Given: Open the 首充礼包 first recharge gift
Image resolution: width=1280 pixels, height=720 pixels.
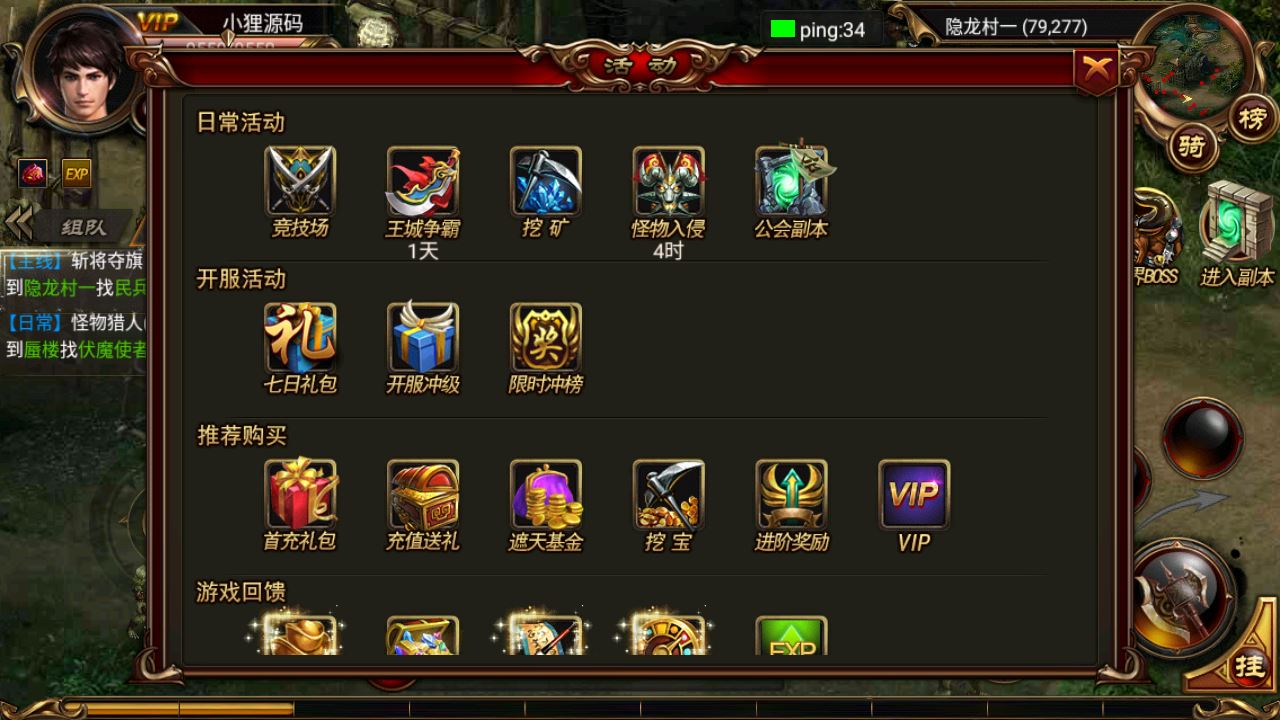Looking at the screenshot, I should [299, 497].
